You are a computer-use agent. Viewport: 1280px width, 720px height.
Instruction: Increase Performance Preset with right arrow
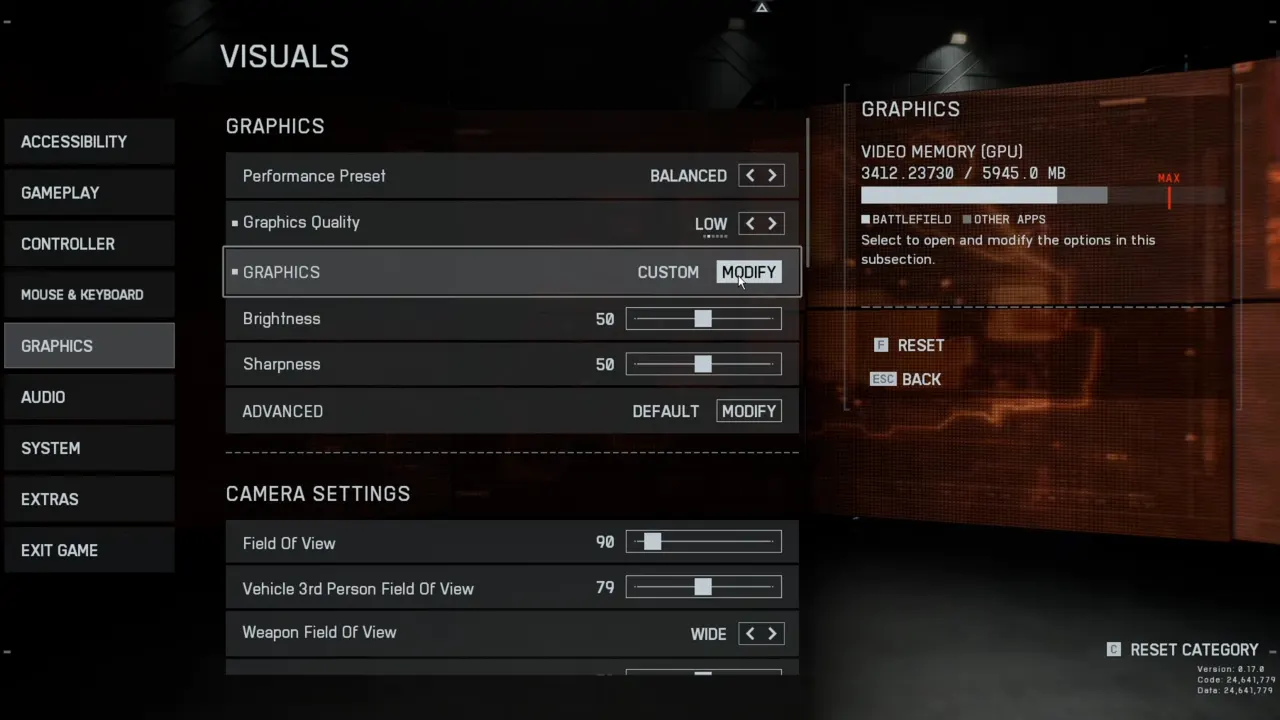[771, 175]
